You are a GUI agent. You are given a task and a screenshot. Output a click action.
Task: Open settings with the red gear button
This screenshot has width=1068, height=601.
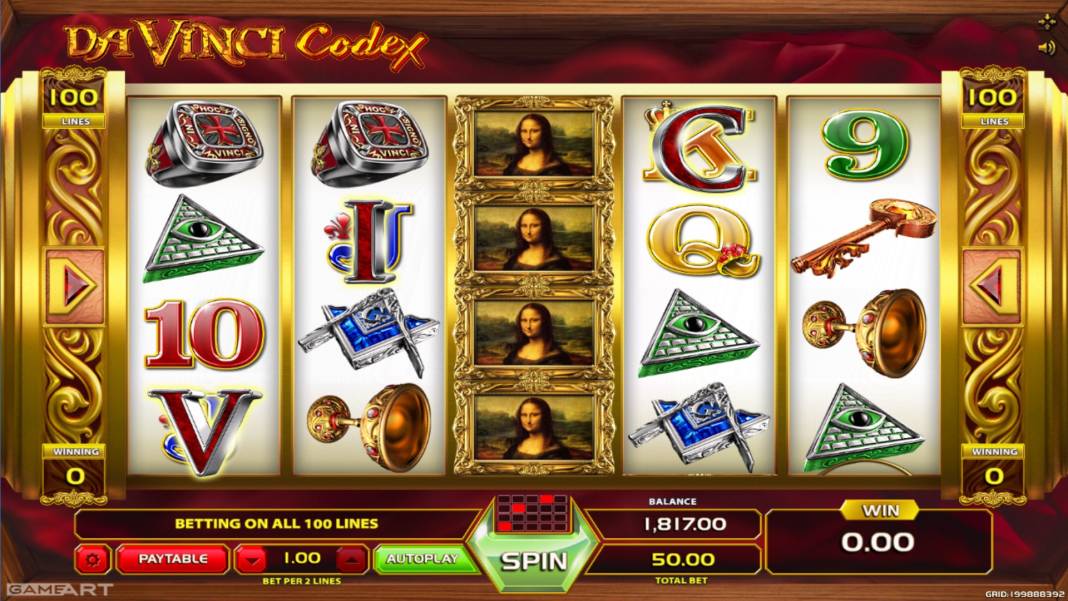(93, 558)
